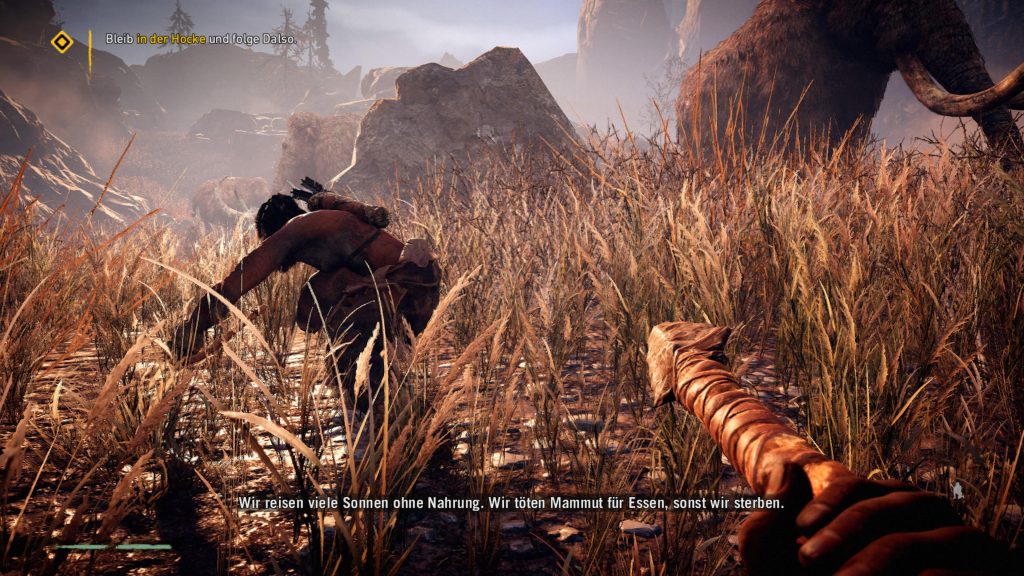Viewport: 1024px width, 576px height.
Task: Click the white crouch stance indicator icon
Action: 957,490
